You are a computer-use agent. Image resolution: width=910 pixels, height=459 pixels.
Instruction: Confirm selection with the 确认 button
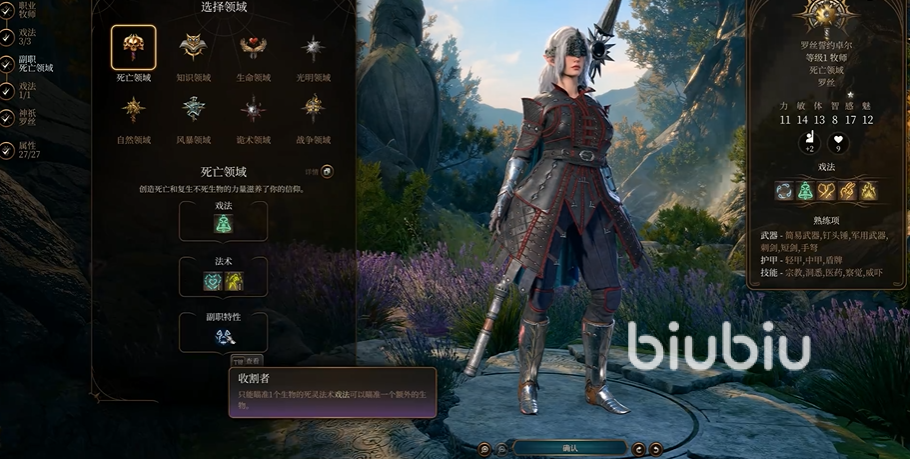[570, 448]
